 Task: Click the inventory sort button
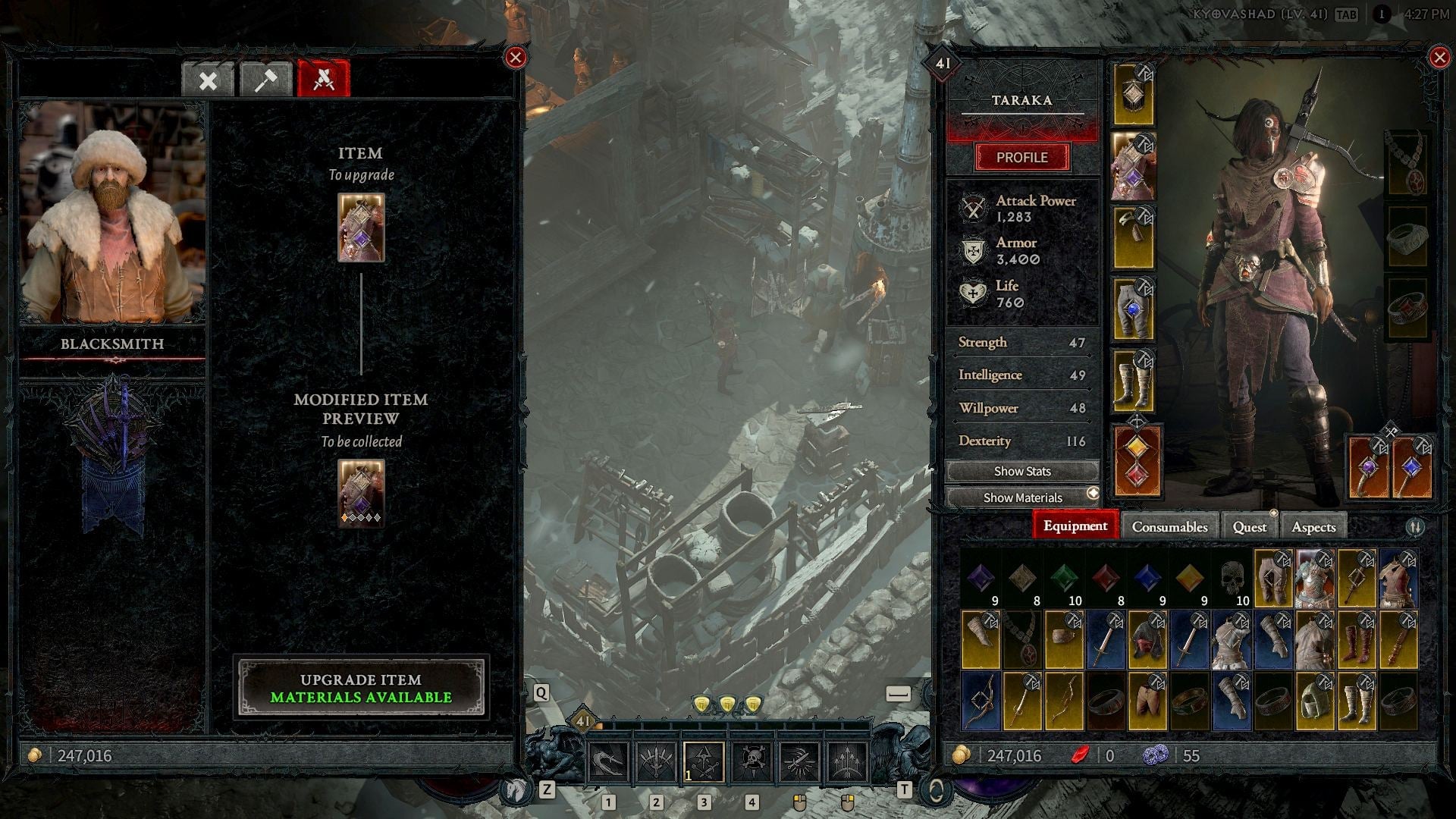click(x=1415, y=526)
